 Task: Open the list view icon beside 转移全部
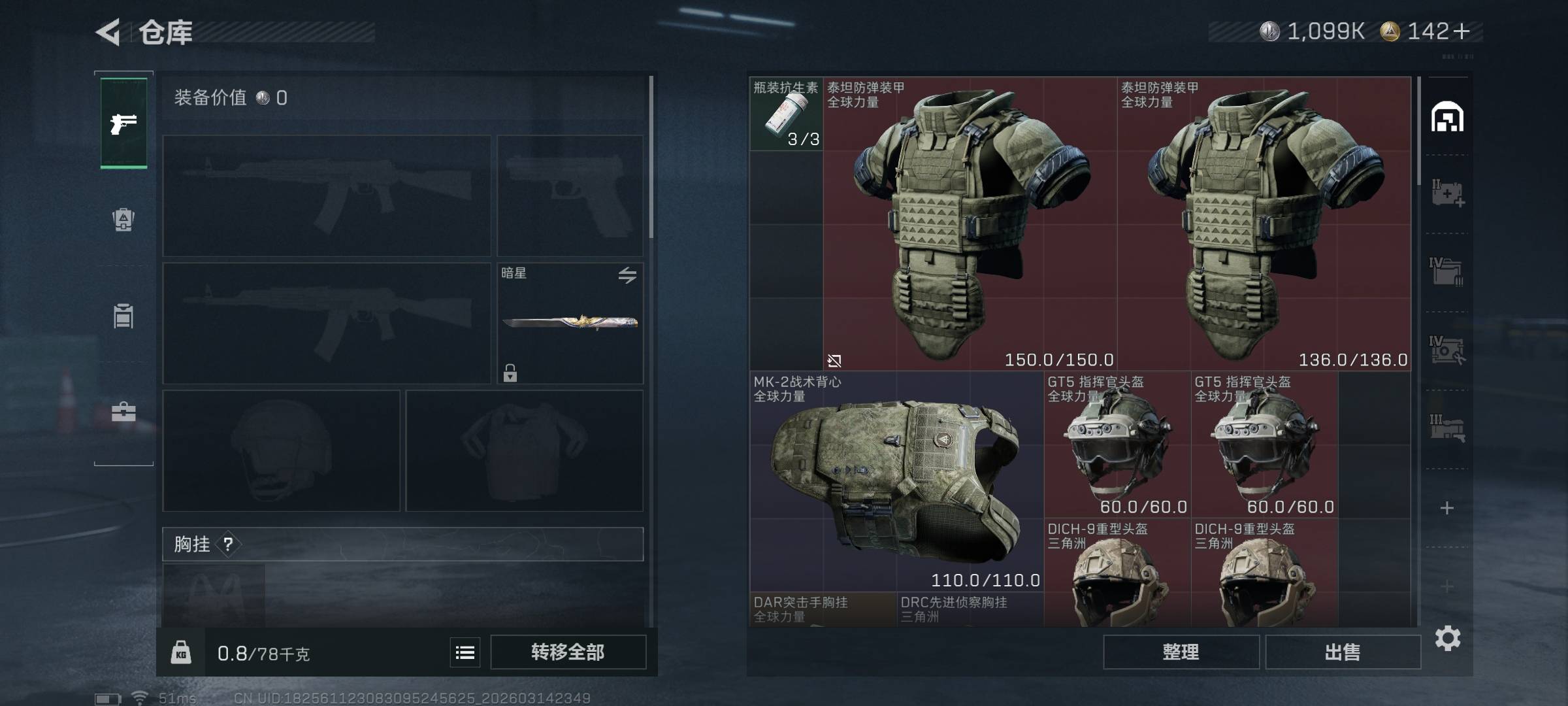tap(465, 652)
